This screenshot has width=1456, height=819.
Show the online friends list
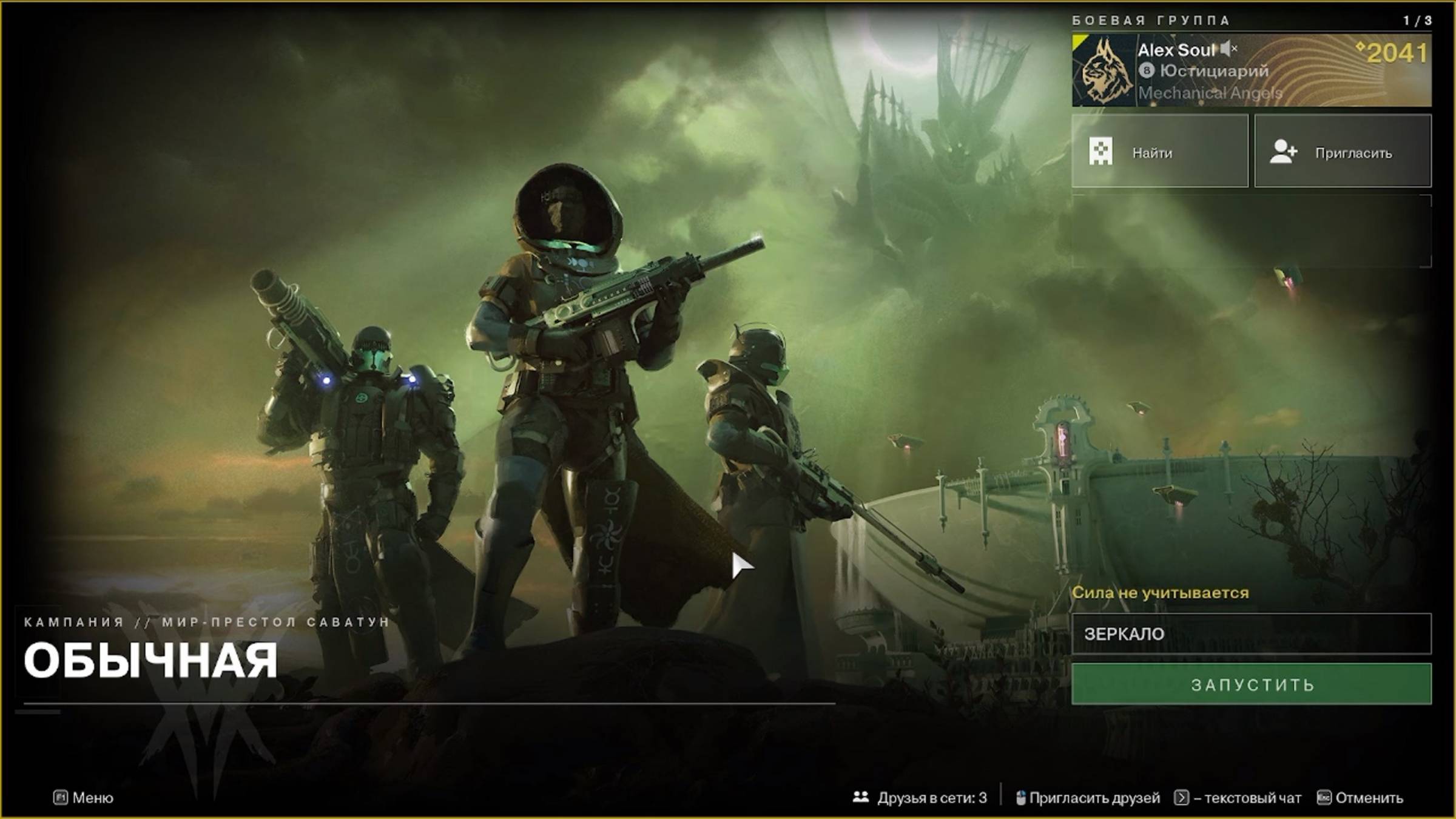point(920,798)
